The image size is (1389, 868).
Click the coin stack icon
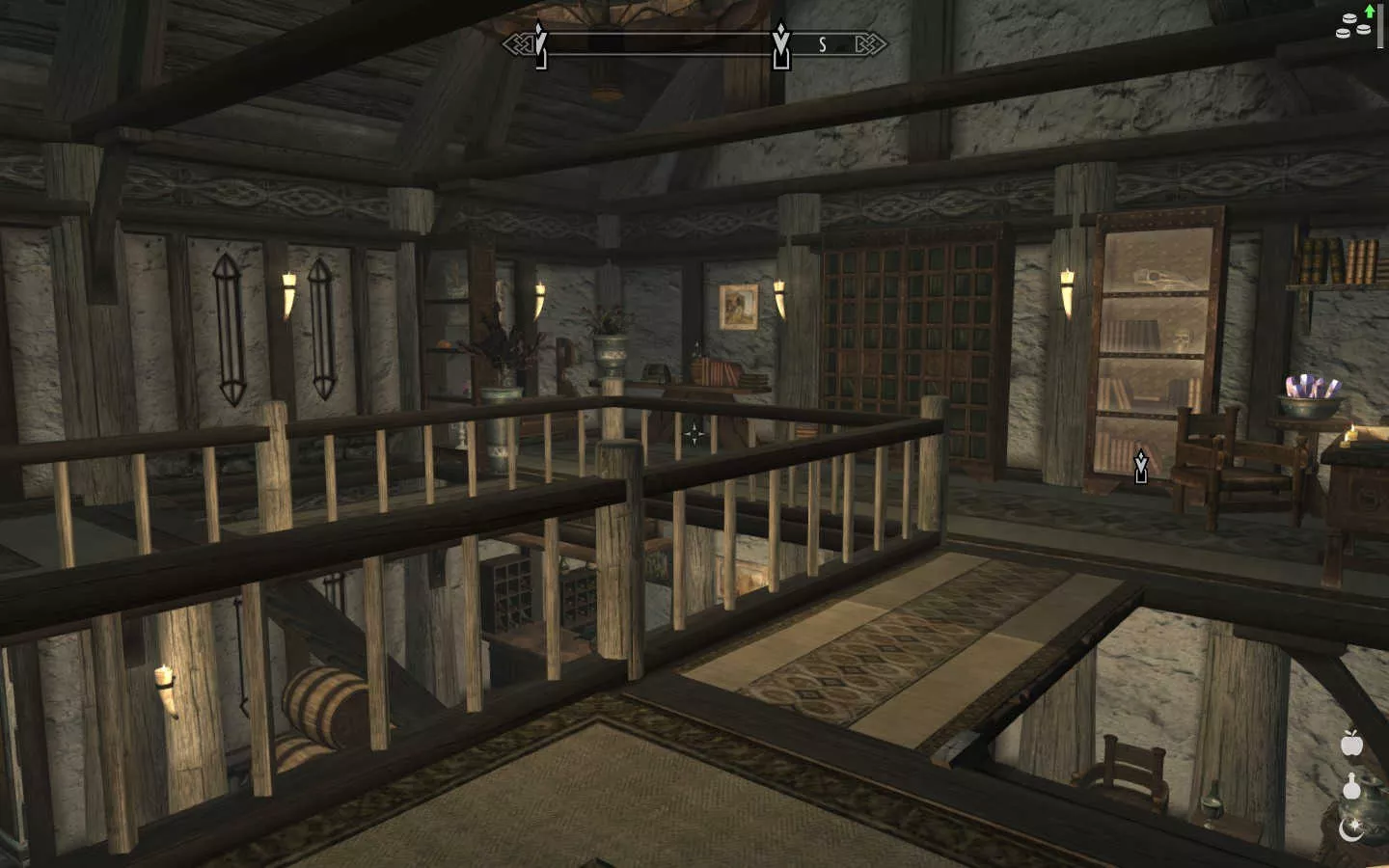tap(1351, 28)
